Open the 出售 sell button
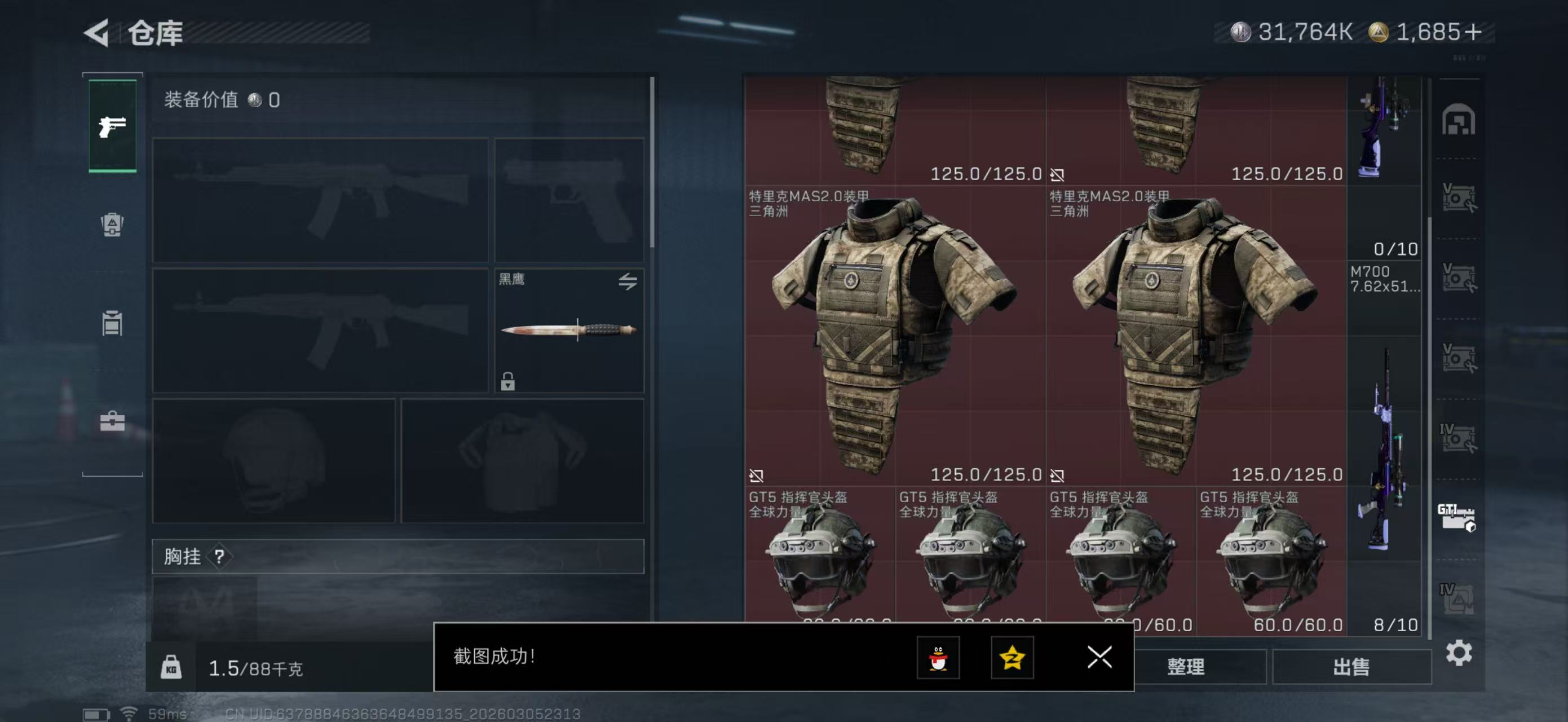 click(1351, 667)
